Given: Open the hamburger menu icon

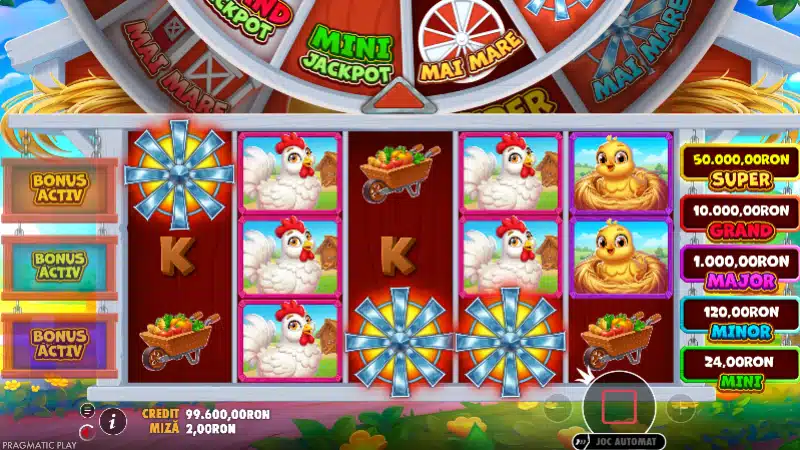Looking at the screenshot, I should (x=88, y=411).
